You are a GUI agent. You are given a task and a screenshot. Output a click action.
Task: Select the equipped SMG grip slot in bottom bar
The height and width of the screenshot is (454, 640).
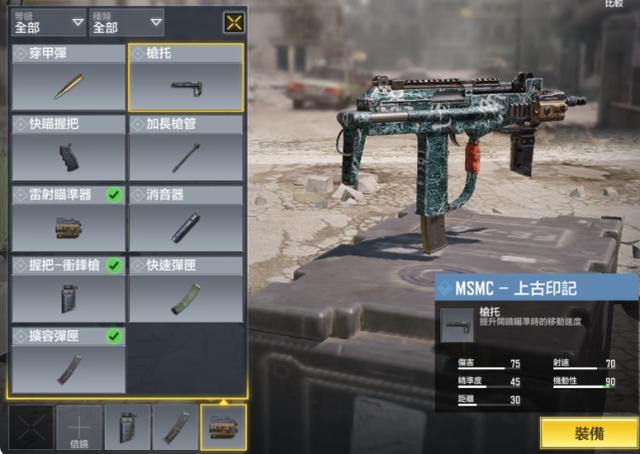pos(128,427)
